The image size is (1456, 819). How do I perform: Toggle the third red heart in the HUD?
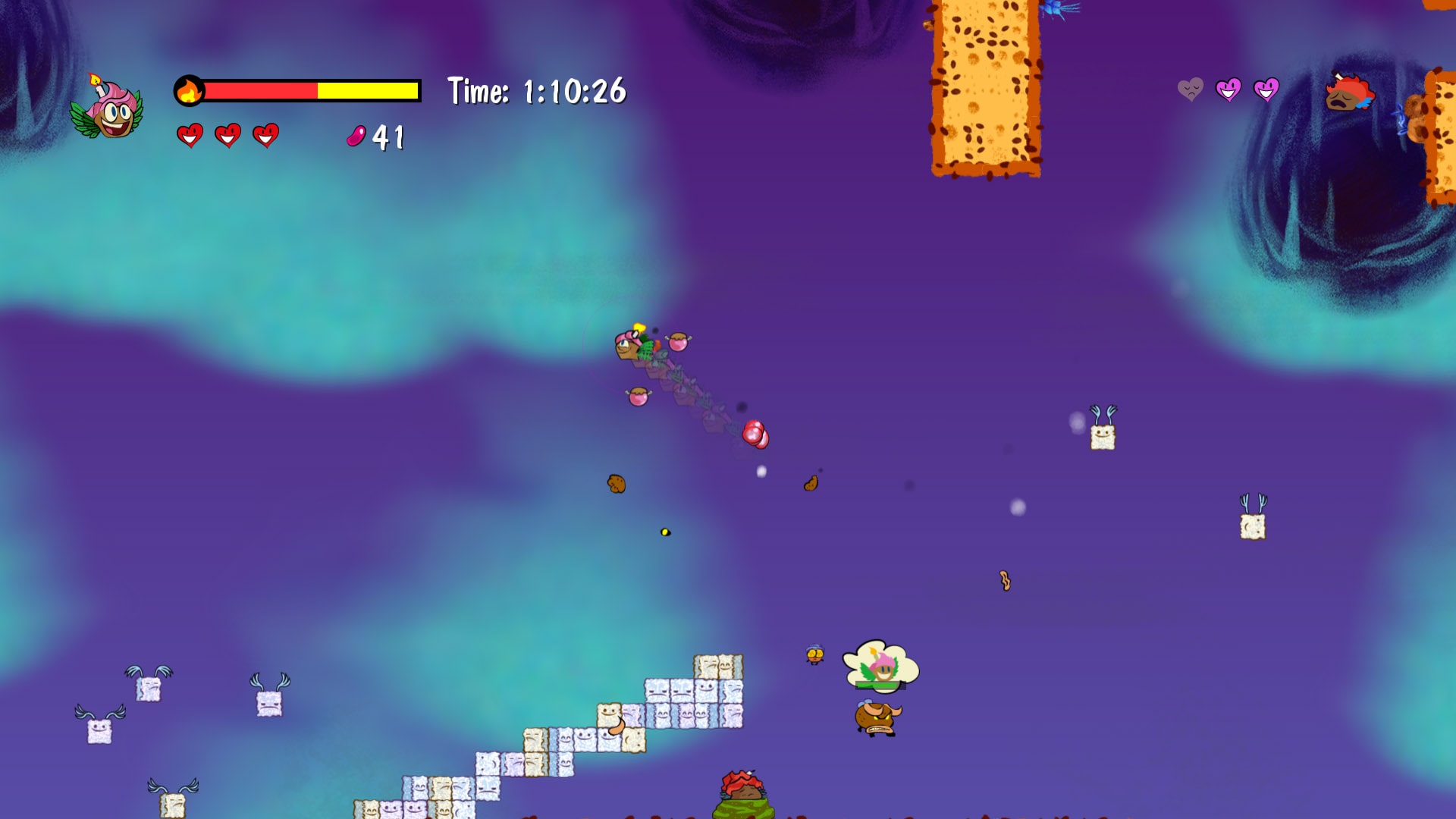[267, 136]
